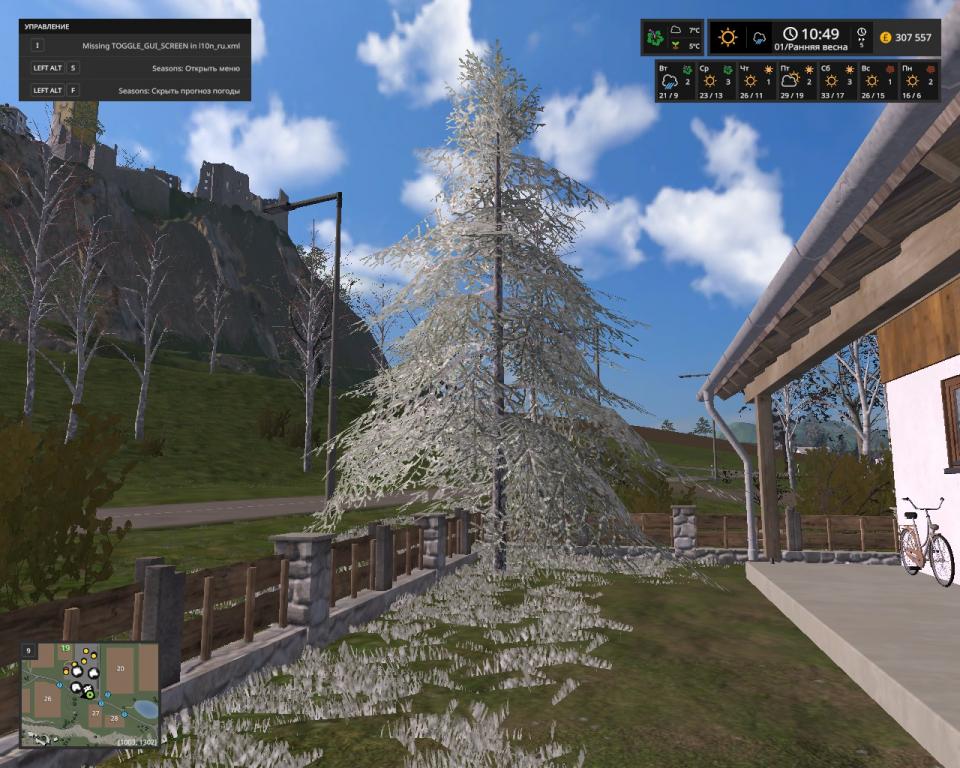Click the current sunny weather icon
Image resolution: width=960 pixels, height=768 pixels.
727,38
